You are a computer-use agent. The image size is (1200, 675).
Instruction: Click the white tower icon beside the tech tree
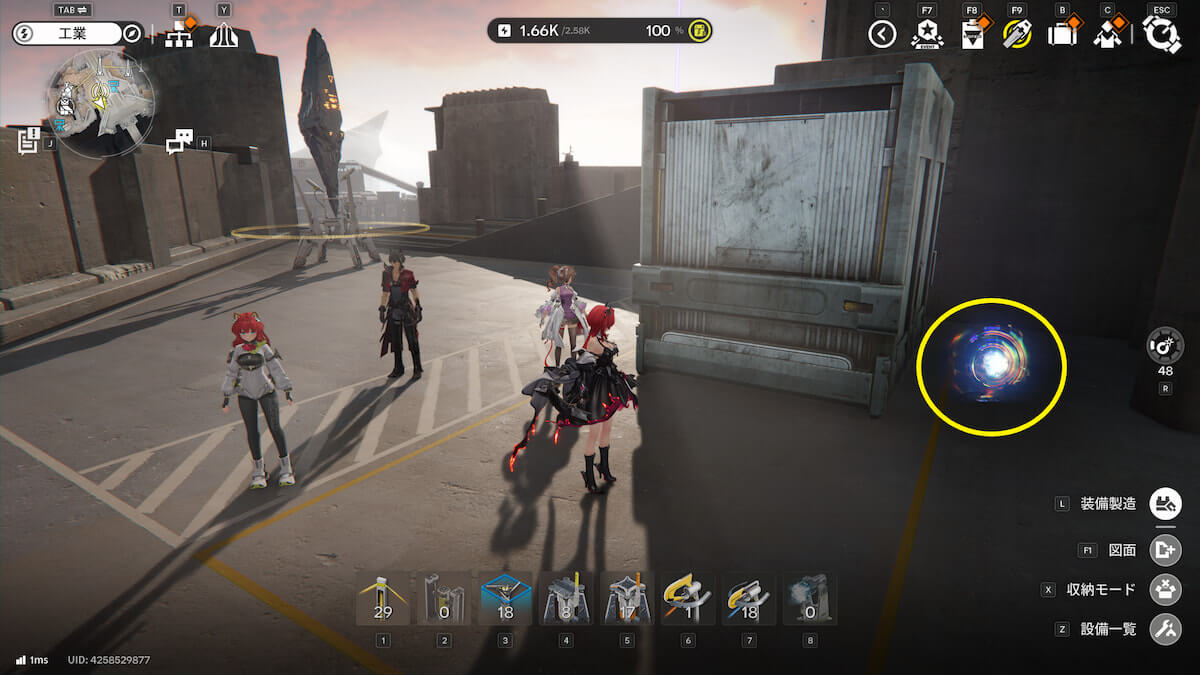point(223,36)
